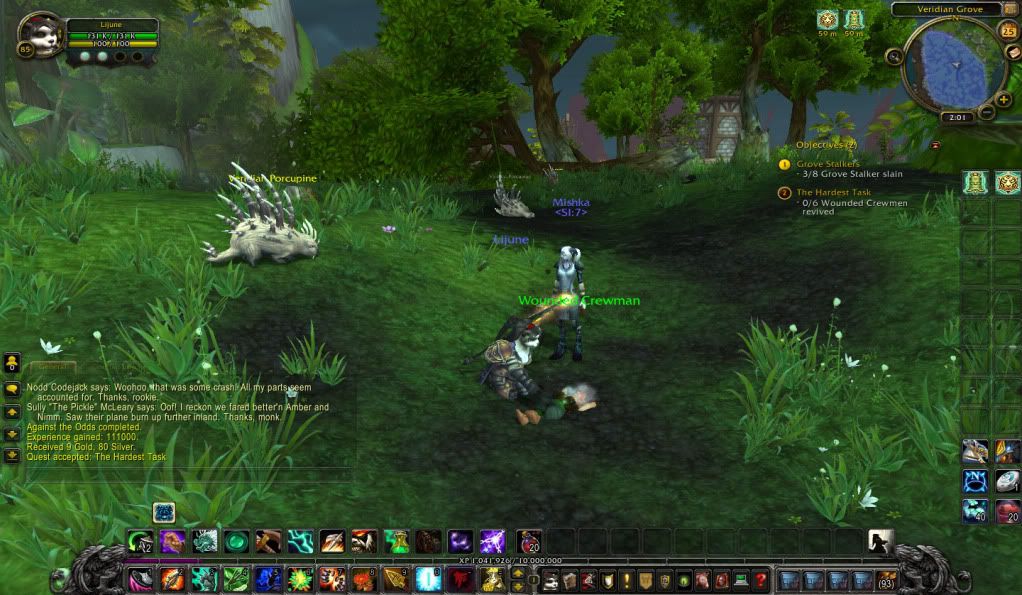Open The Hardest Task quest entry
The height and width of the screenshot is (595, 1022).
tap(833, 192)
